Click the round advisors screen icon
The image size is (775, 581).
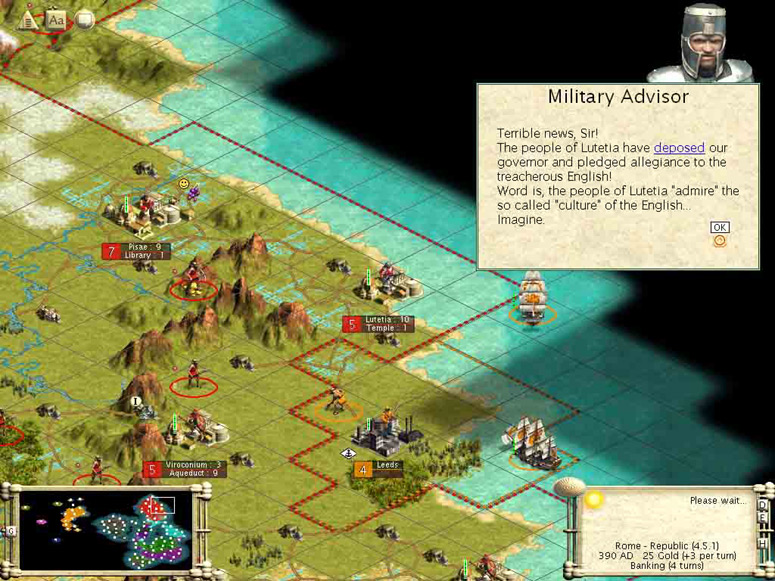point(85,19)
